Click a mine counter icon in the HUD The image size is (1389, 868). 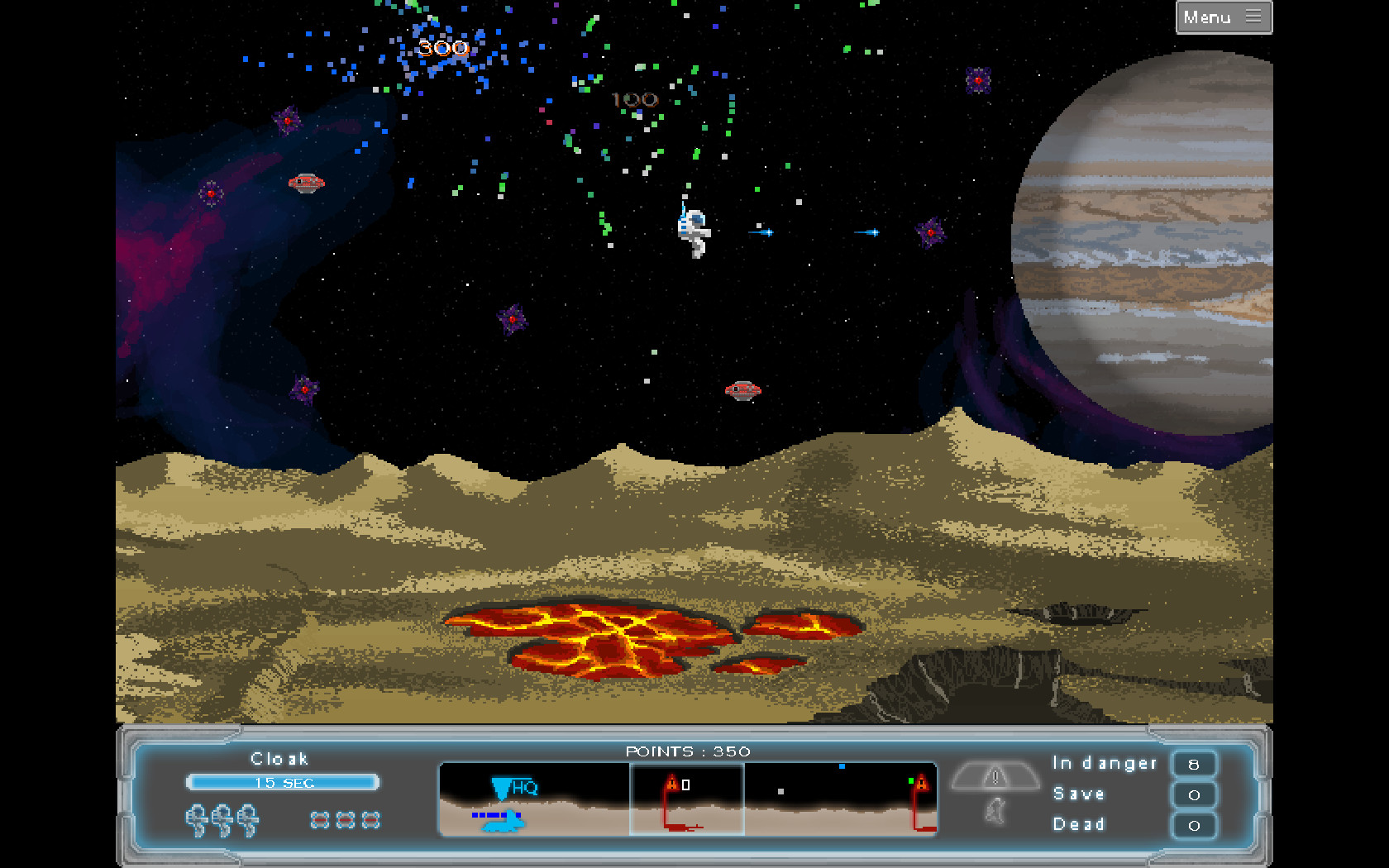(x=319, y=820)
